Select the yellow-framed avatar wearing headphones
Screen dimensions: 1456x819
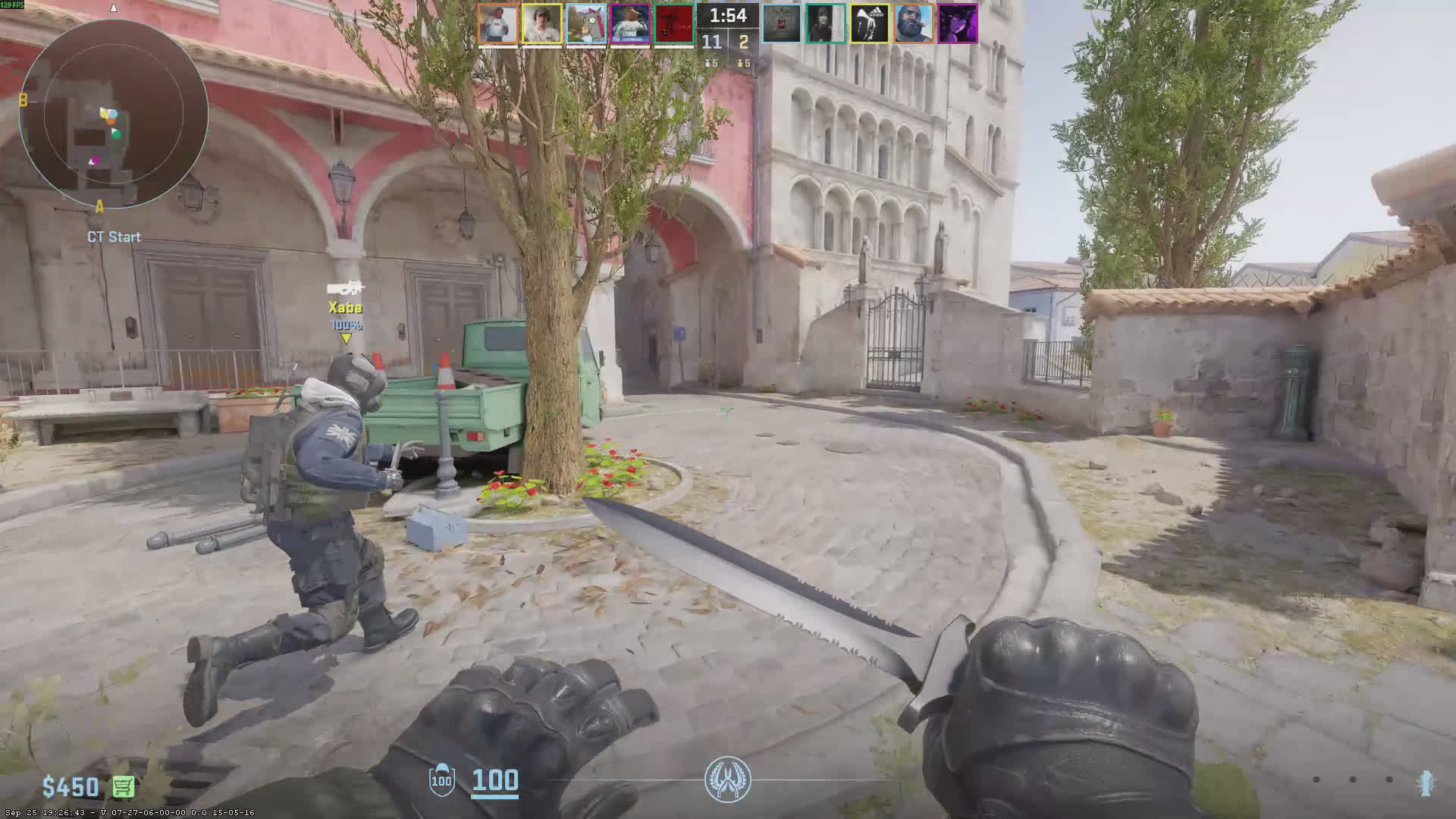pos(541,24)
